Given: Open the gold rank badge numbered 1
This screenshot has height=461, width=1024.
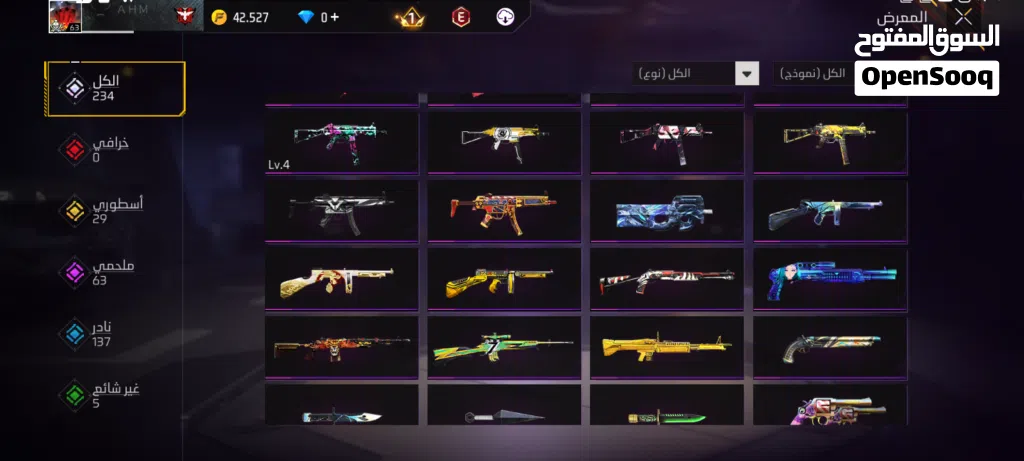Looking at the screenshot, I should (x=408, y=17).
